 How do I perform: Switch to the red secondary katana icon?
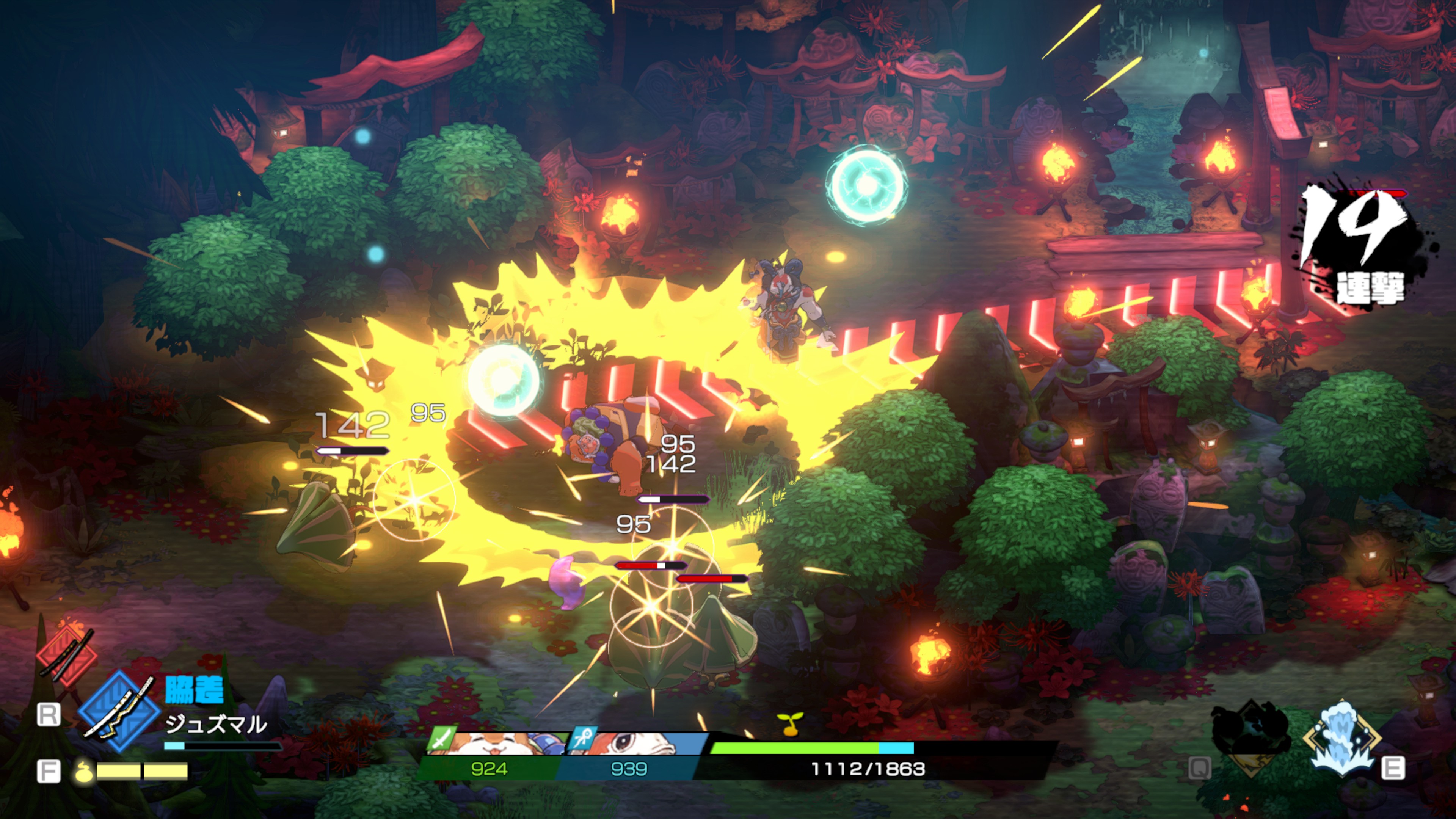click(67, 656)
